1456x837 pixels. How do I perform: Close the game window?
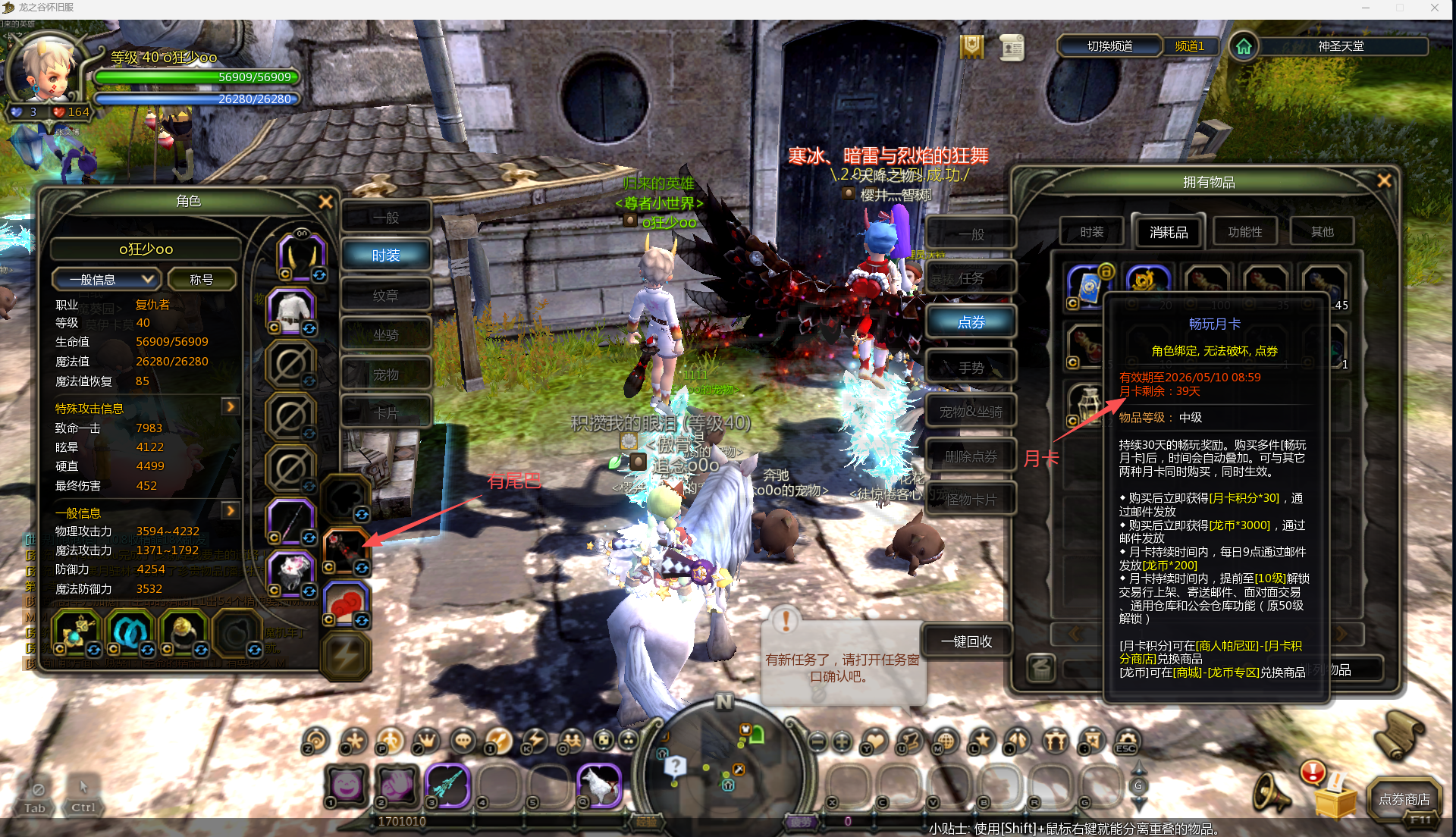click(1434, 8)
